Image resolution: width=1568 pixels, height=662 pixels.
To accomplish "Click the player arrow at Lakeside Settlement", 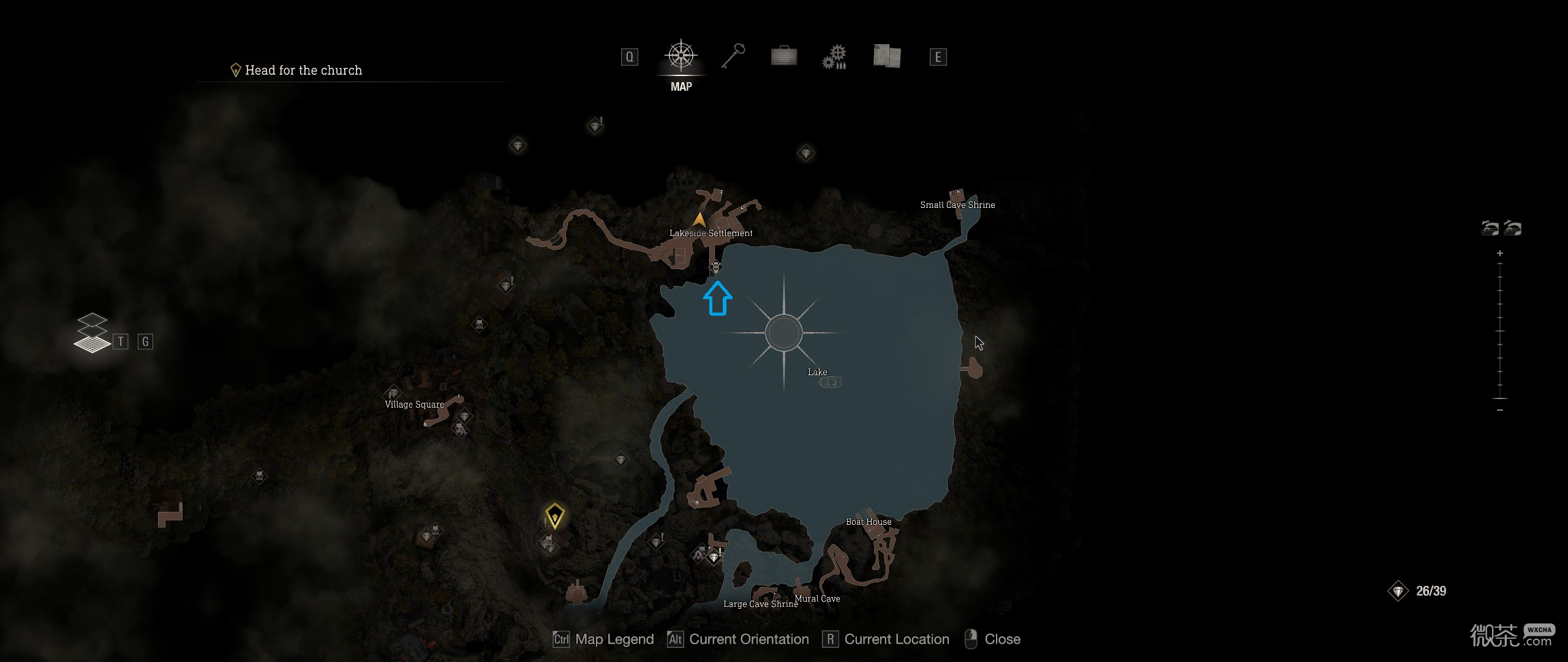I will click(x=699, y=219).
